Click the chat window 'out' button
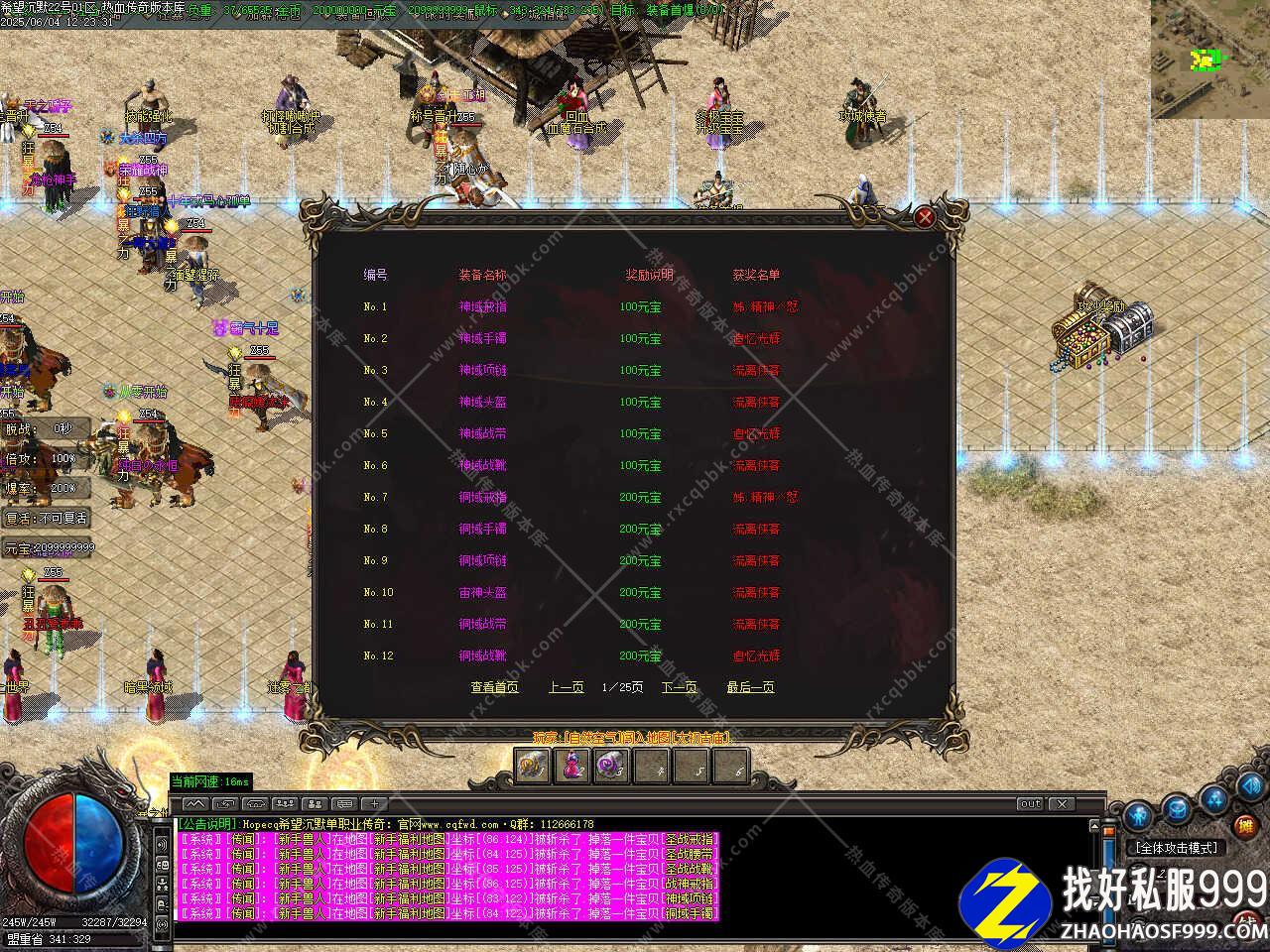 pyautogui.click(x=1030, y=803)
